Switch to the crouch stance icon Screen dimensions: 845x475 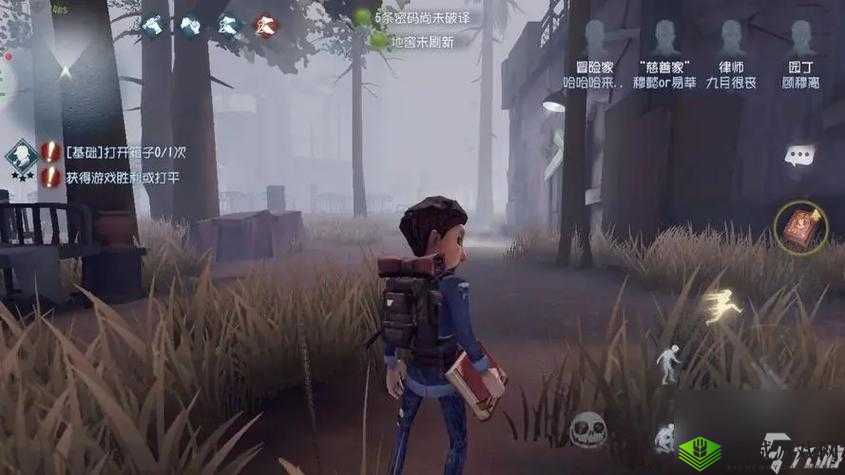click(665, 437)
